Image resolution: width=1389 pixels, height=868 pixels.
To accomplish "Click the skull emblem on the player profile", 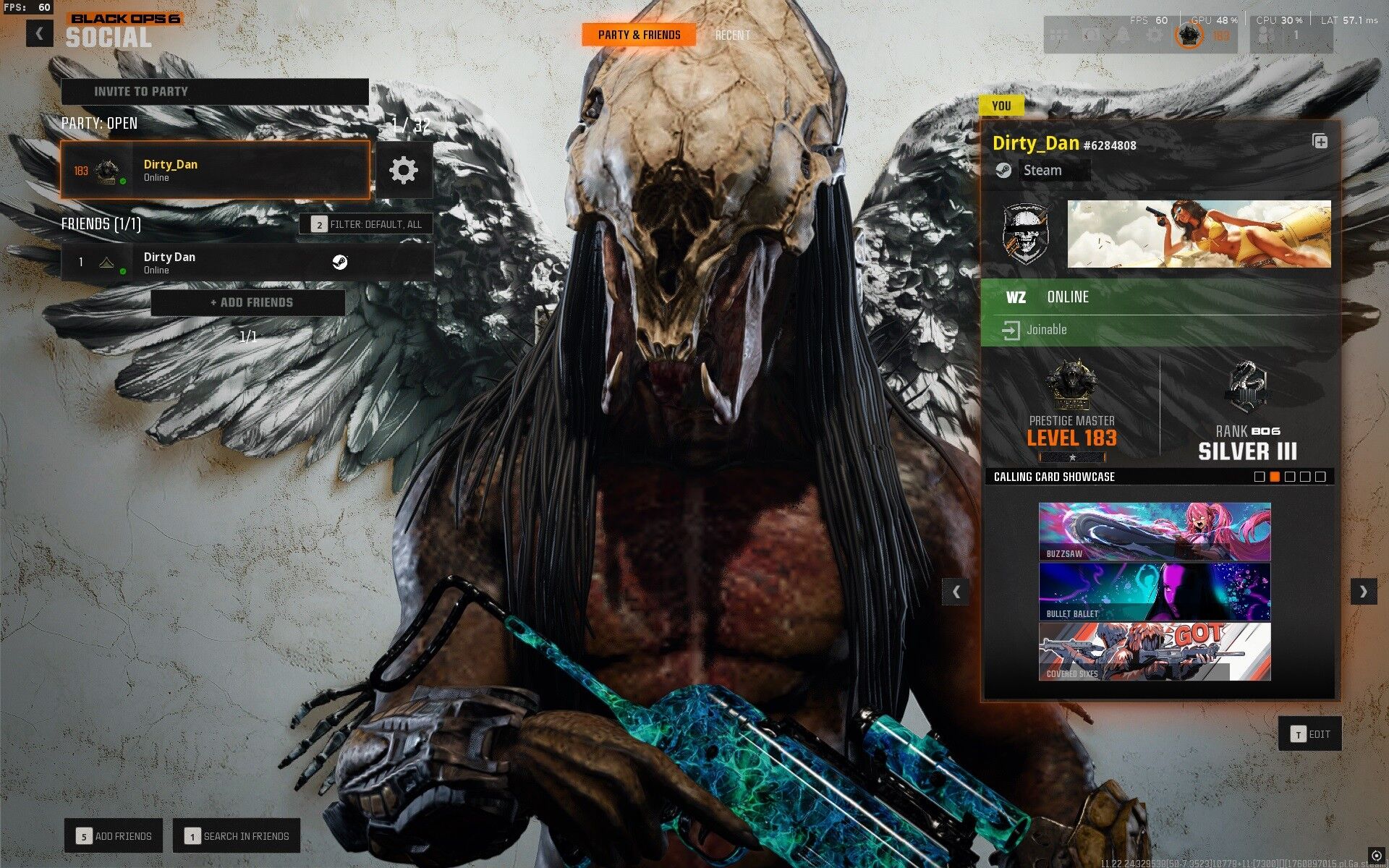I will point(1028,233).
